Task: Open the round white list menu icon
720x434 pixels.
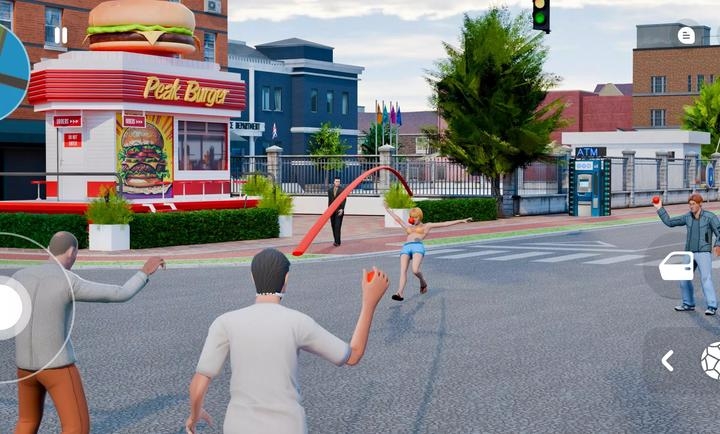Action: coord(686,36)
